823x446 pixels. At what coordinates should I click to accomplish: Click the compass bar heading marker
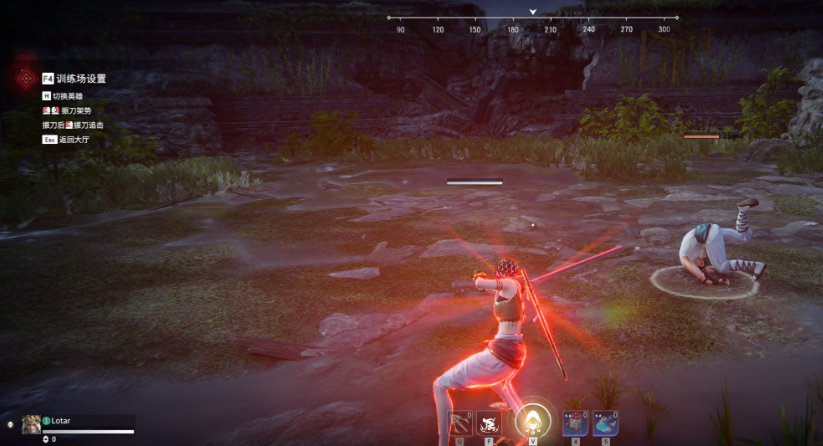(x=533, y=13)
